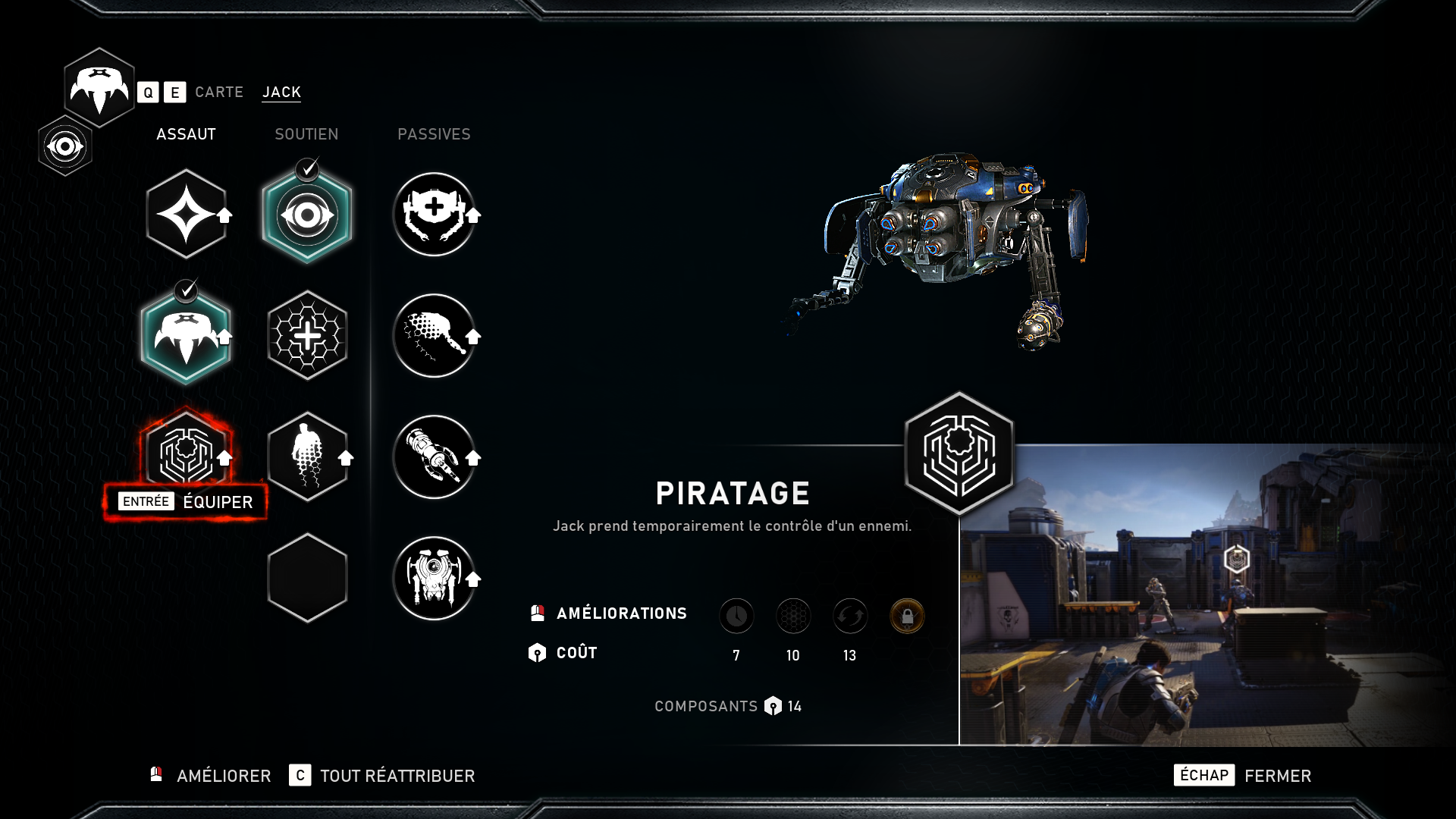Screen dimensions: 1456x819
Task: Click the locked padlock upgrade tier
Action: tap(906, 616)
